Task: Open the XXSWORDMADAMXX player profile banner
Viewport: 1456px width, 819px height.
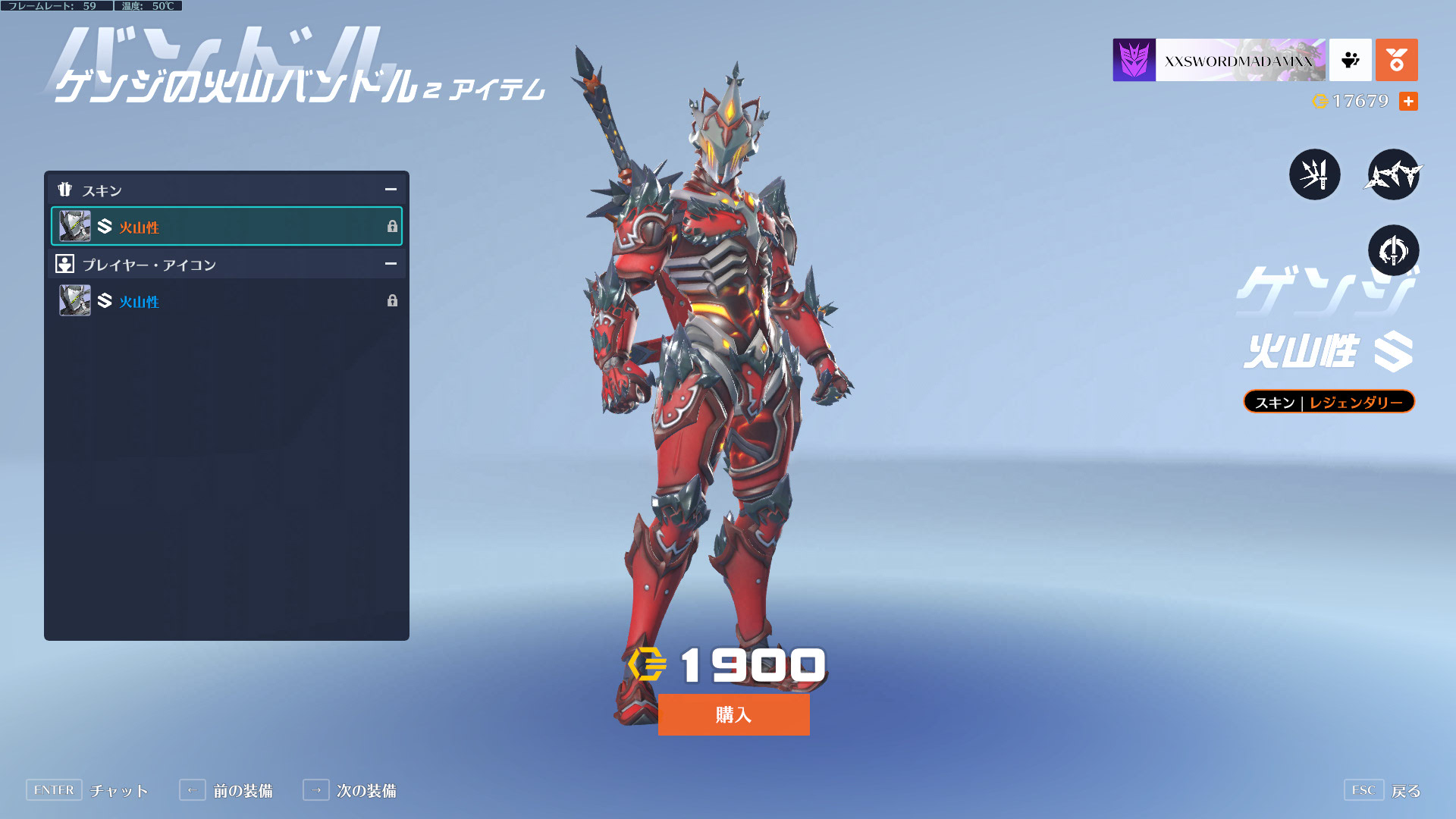Action: click(x=1219, y=60)
